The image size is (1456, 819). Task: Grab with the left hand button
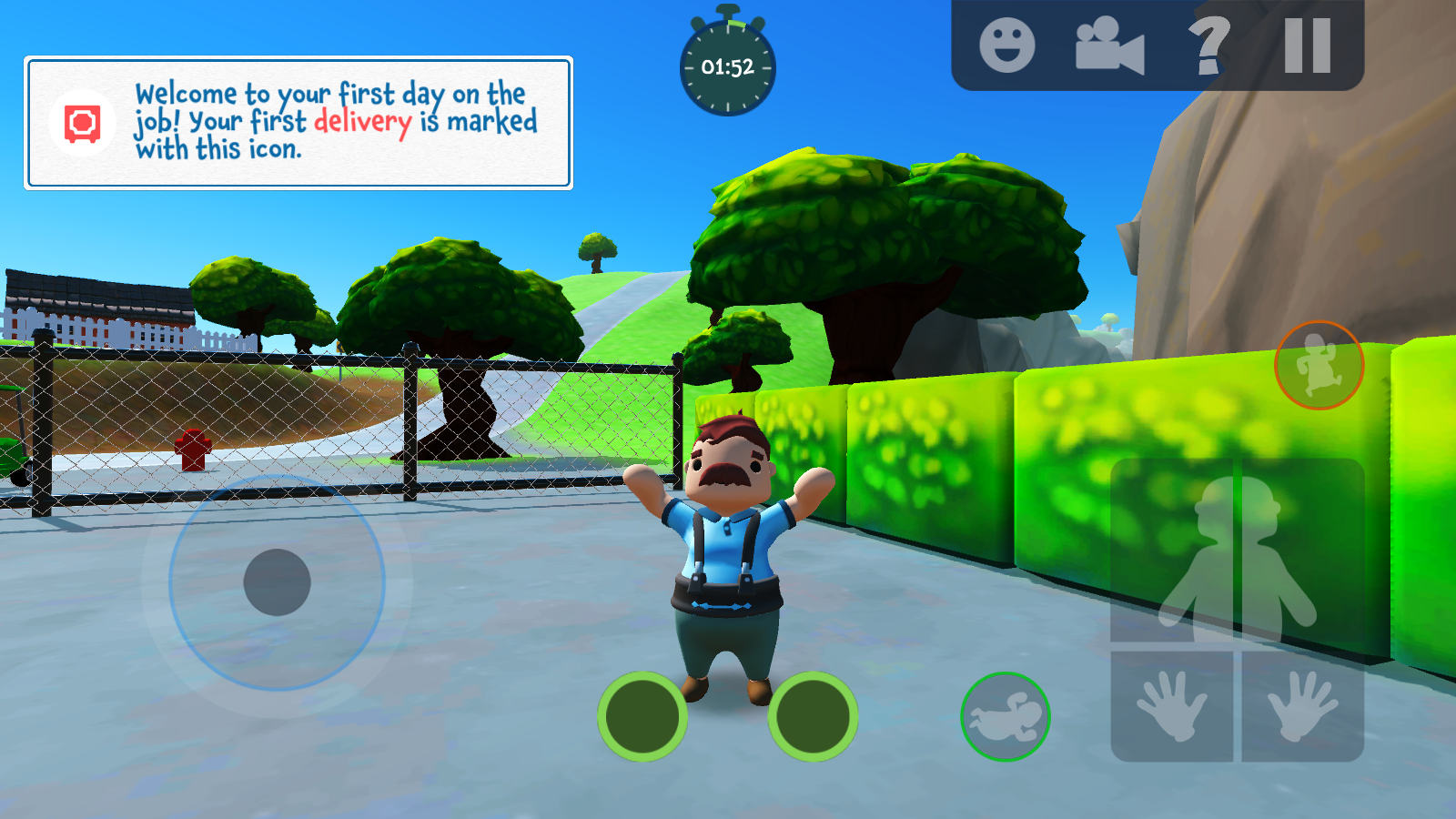click(1172, 706)
